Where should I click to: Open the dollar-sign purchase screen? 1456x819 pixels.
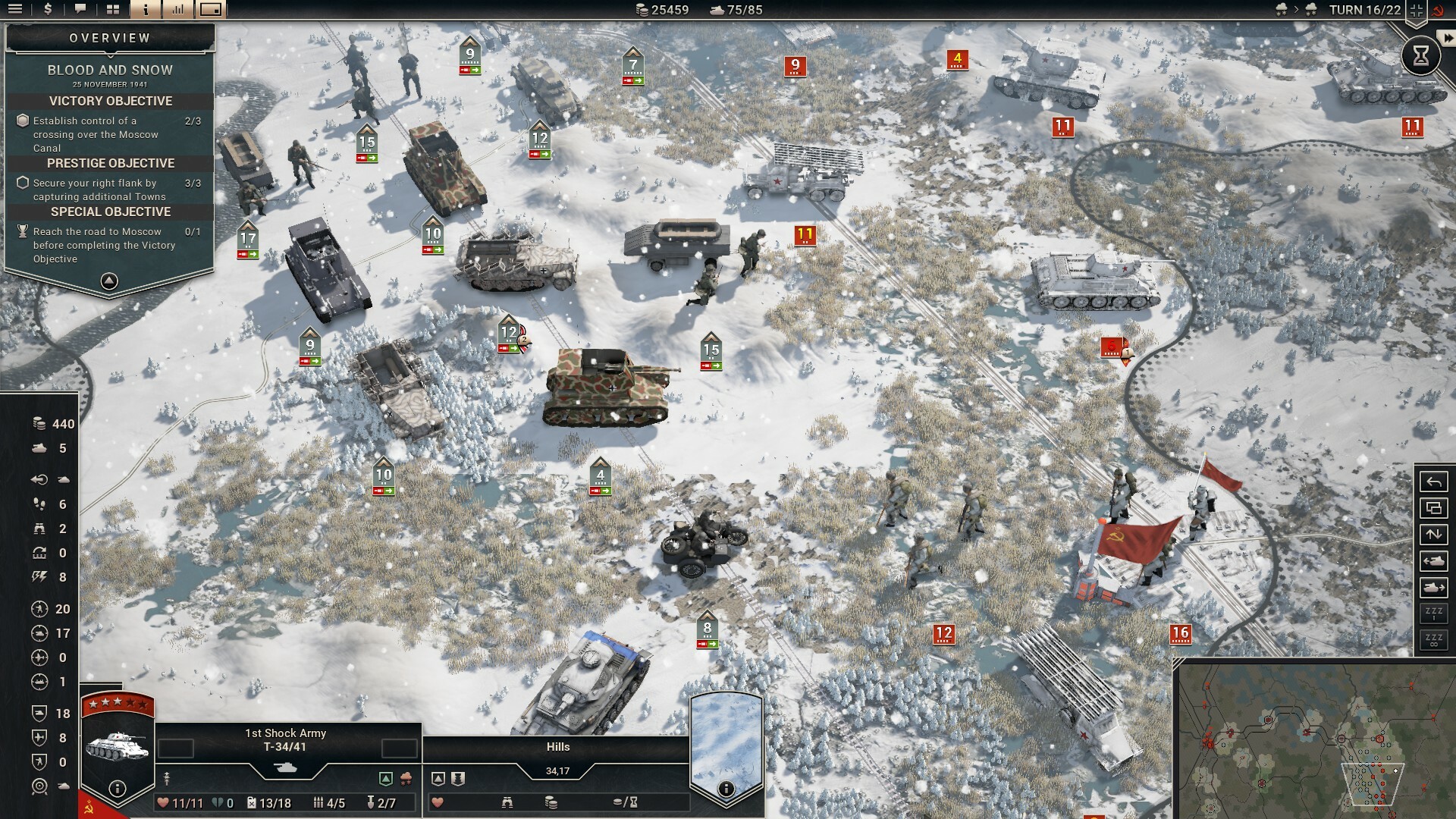(48, 10)
